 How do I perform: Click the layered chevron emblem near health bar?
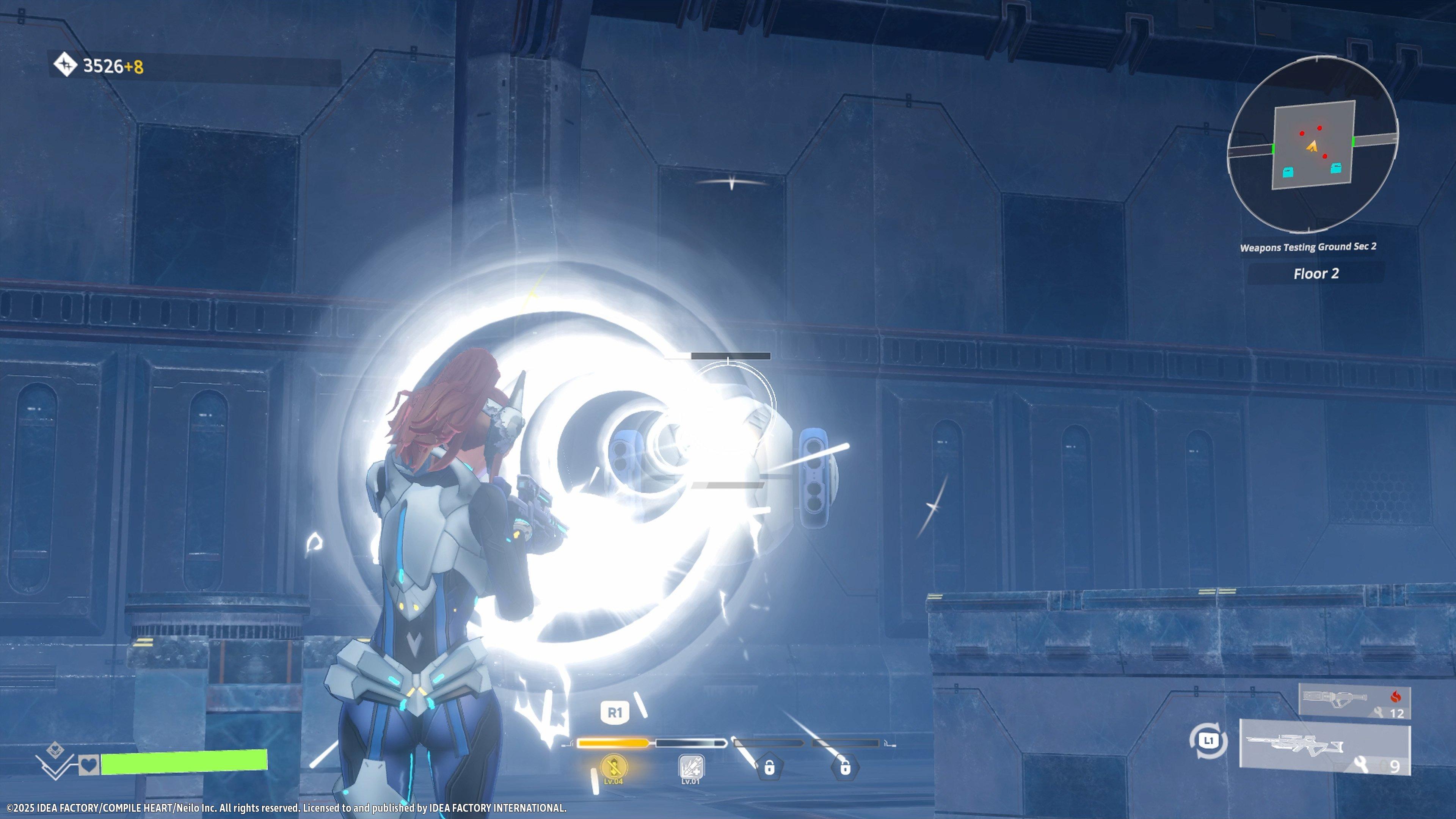point(54,760)
